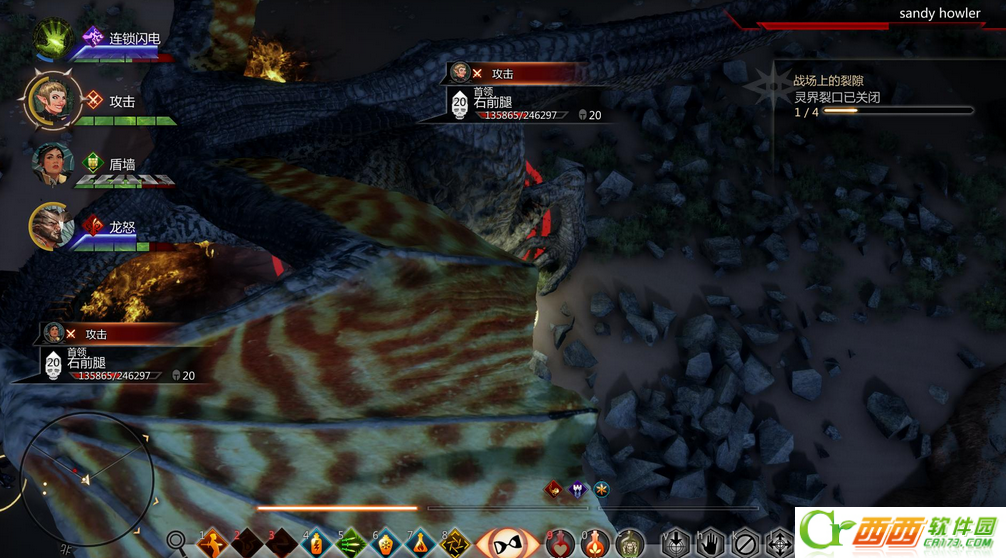Image resolution: width=1006 pixels, height=558 pixels.
Task: Use the slot 6 blue-framed grenade flask
Action: tap(386, 543)
